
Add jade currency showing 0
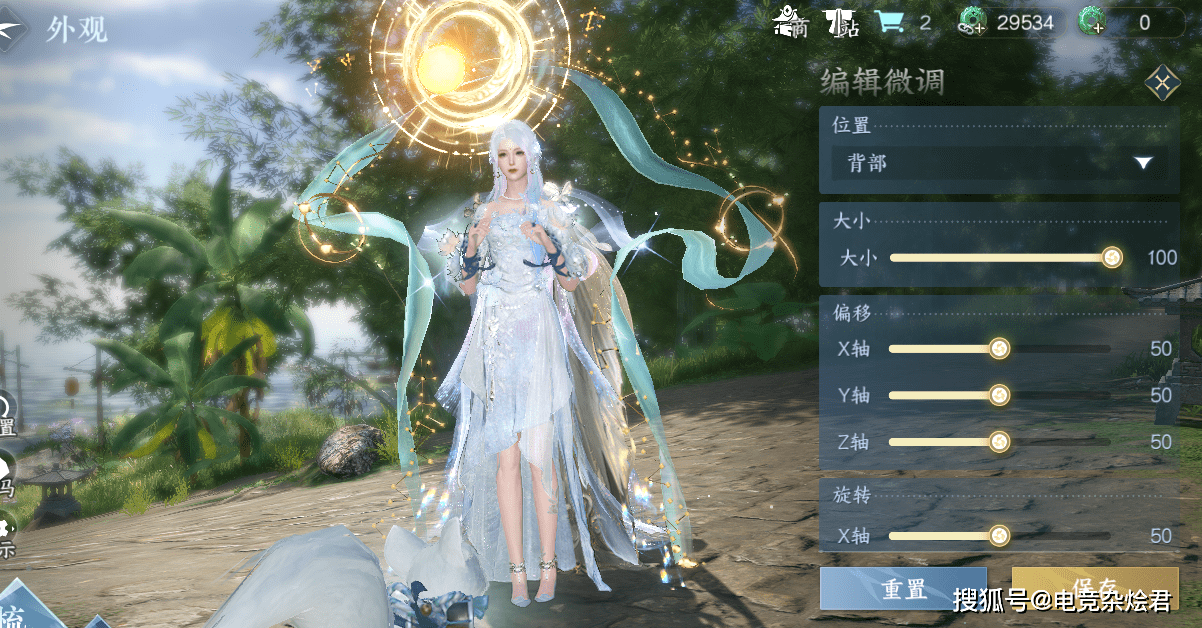coord(1092,22)
